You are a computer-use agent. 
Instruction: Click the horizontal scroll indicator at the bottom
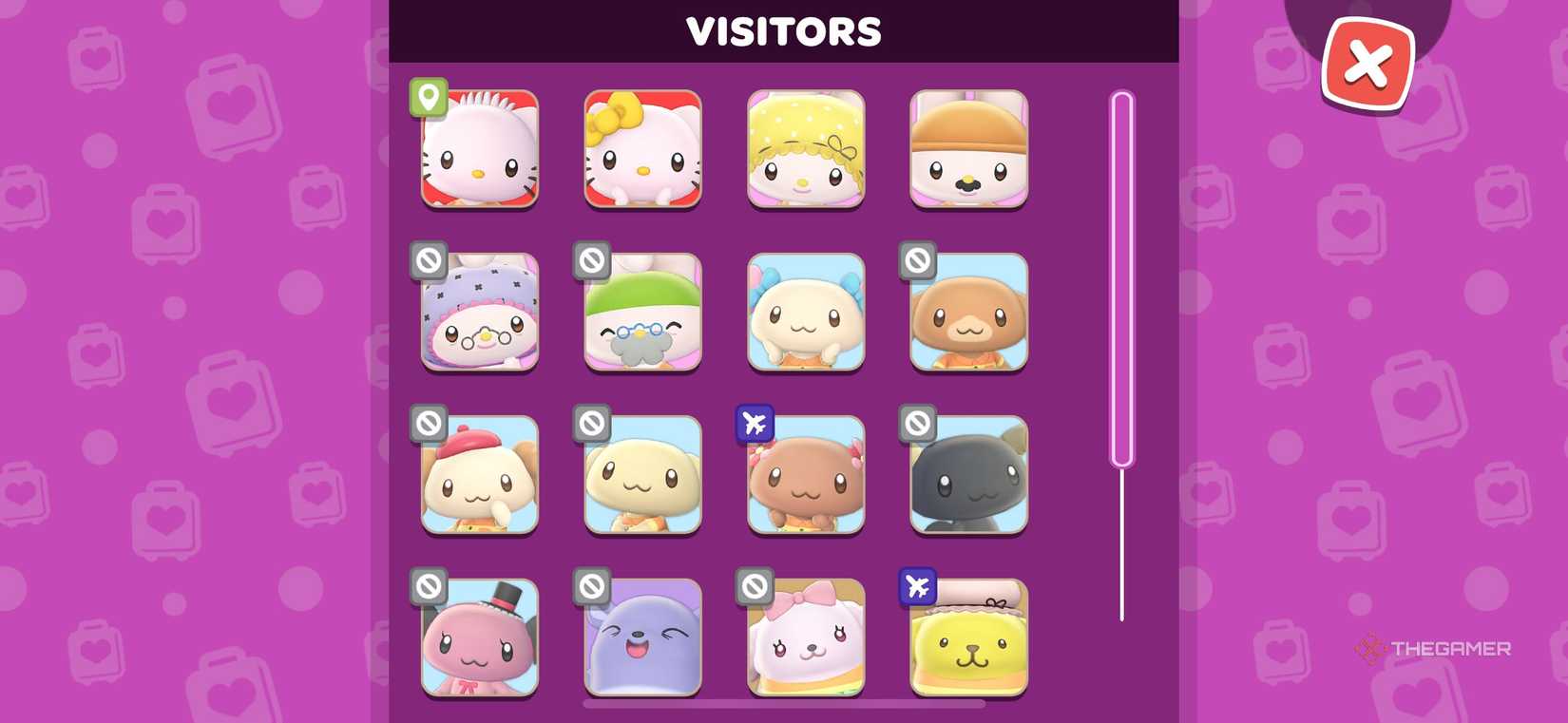[x=784, y=703]
